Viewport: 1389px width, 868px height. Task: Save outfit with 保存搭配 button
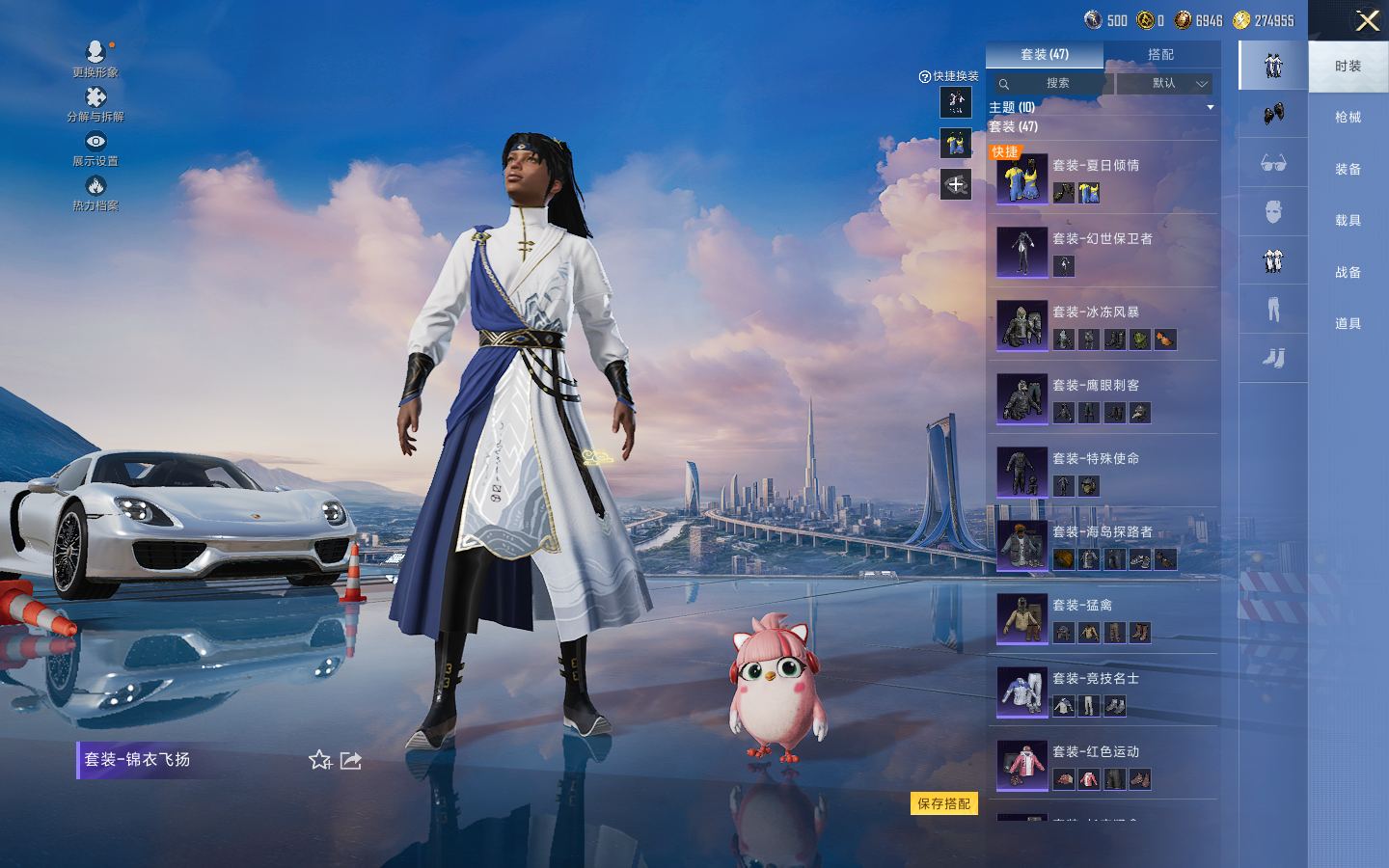[x=943, y=803]
